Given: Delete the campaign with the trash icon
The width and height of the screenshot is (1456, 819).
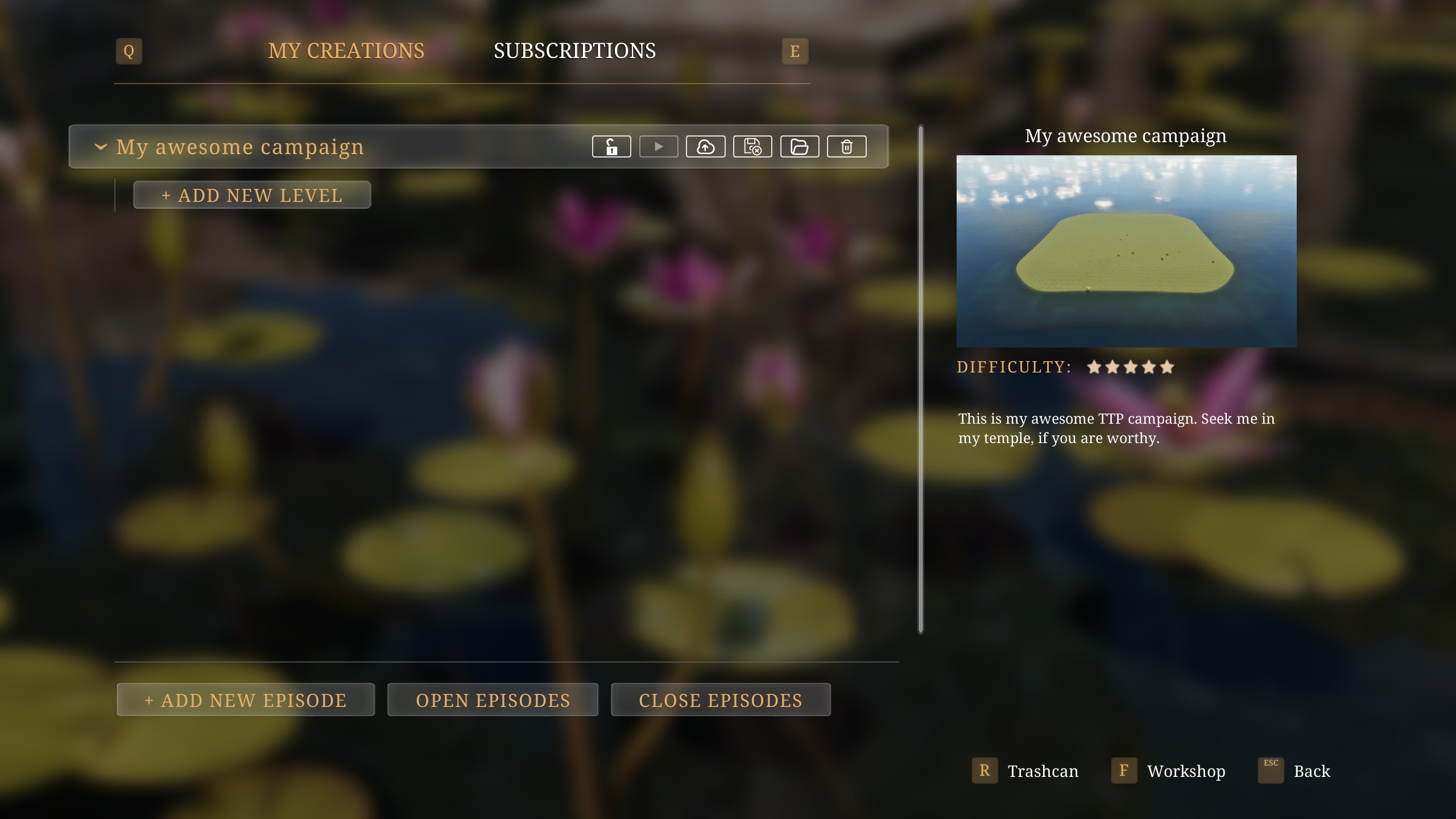Looking at the screenshot, I should coord(846,147).
